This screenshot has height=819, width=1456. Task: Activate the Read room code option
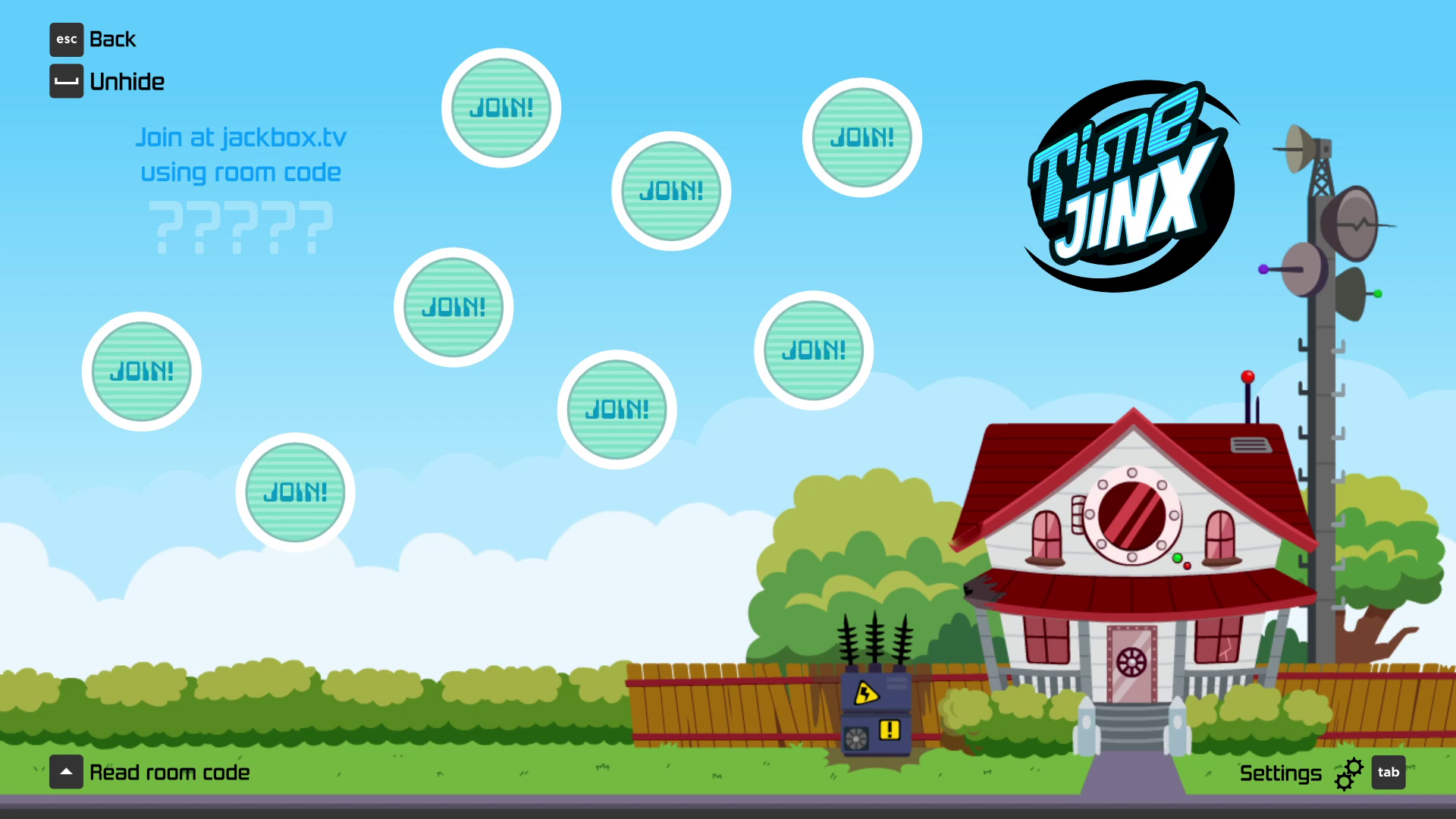click(150, 773)
